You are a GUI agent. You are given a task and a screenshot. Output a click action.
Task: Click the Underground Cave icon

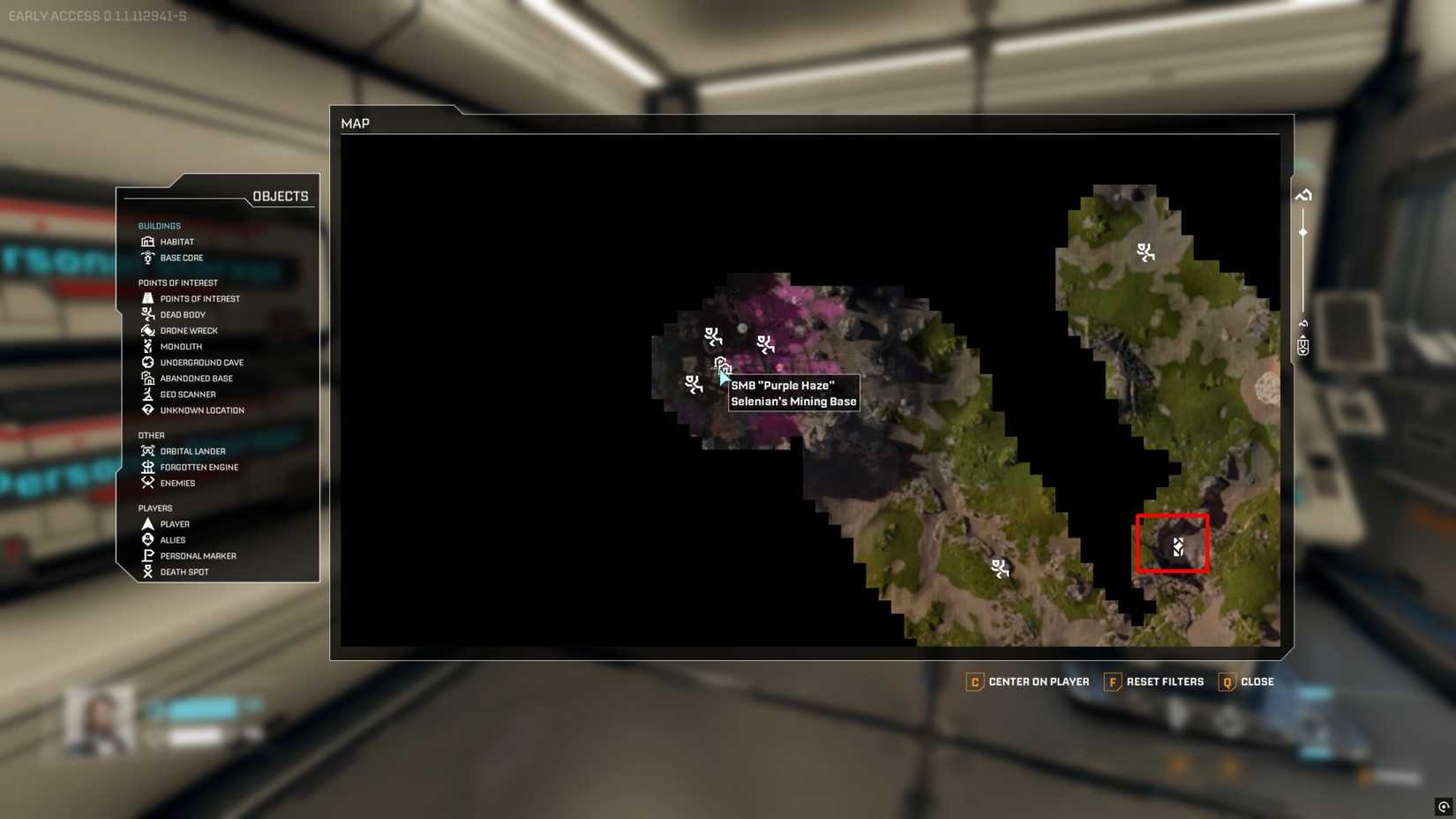click(148, 362)
